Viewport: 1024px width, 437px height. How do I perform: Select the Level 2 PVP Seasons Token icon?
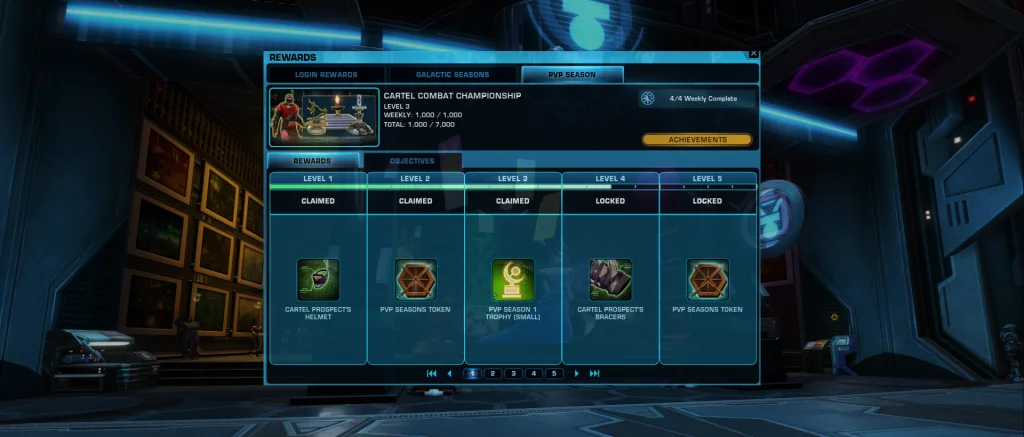click(x=415, y=280)
